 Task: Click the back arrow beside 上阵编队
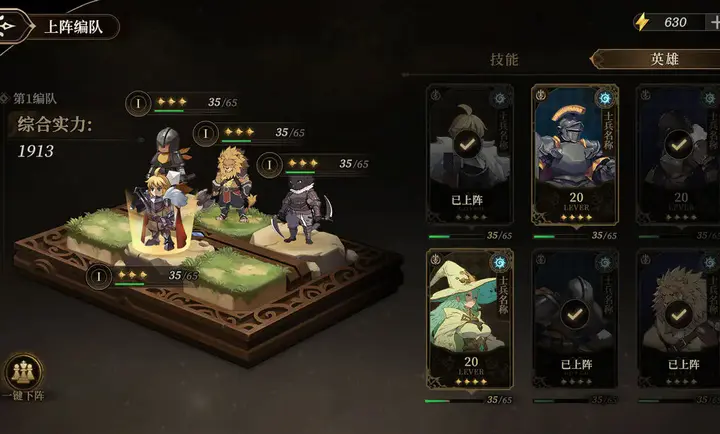pyautogui.click(x=12, y=27)
